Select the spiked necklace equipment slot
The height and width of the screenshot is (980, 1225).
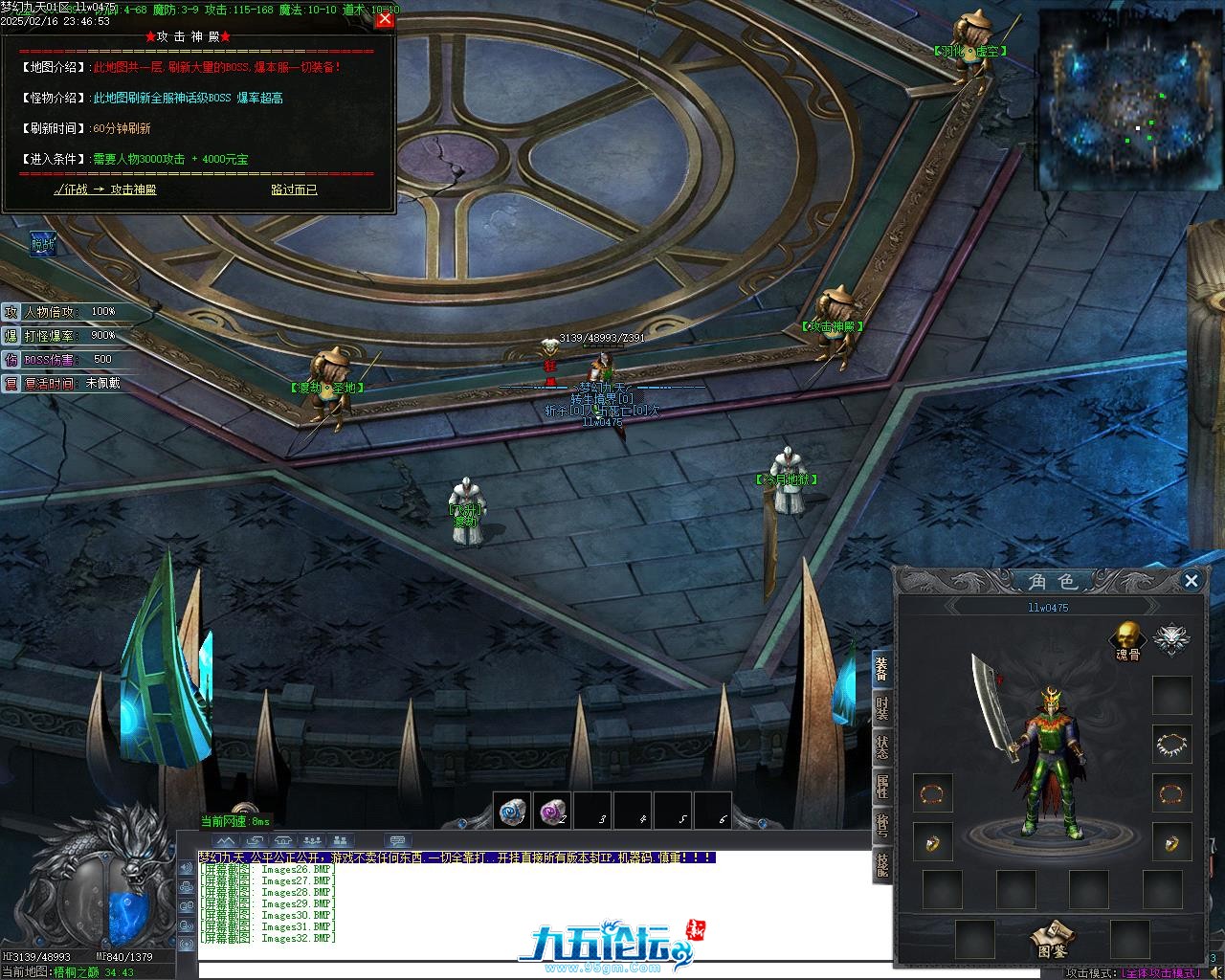(x=1171, y=744)
